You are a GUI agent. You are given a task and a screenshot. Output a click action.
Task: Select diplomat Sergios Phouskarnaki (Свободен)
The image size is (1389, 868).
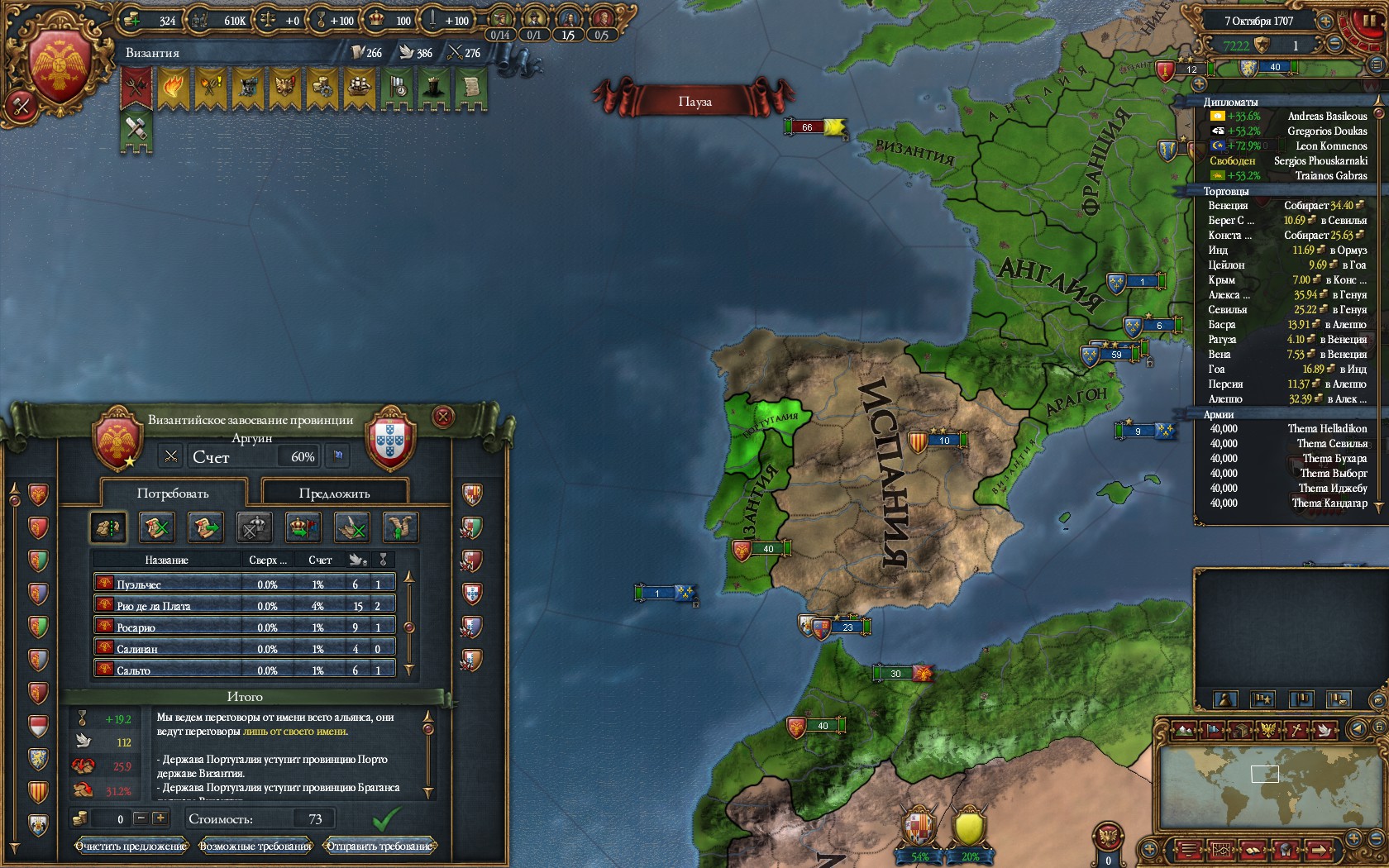[x=1287, y=160]
